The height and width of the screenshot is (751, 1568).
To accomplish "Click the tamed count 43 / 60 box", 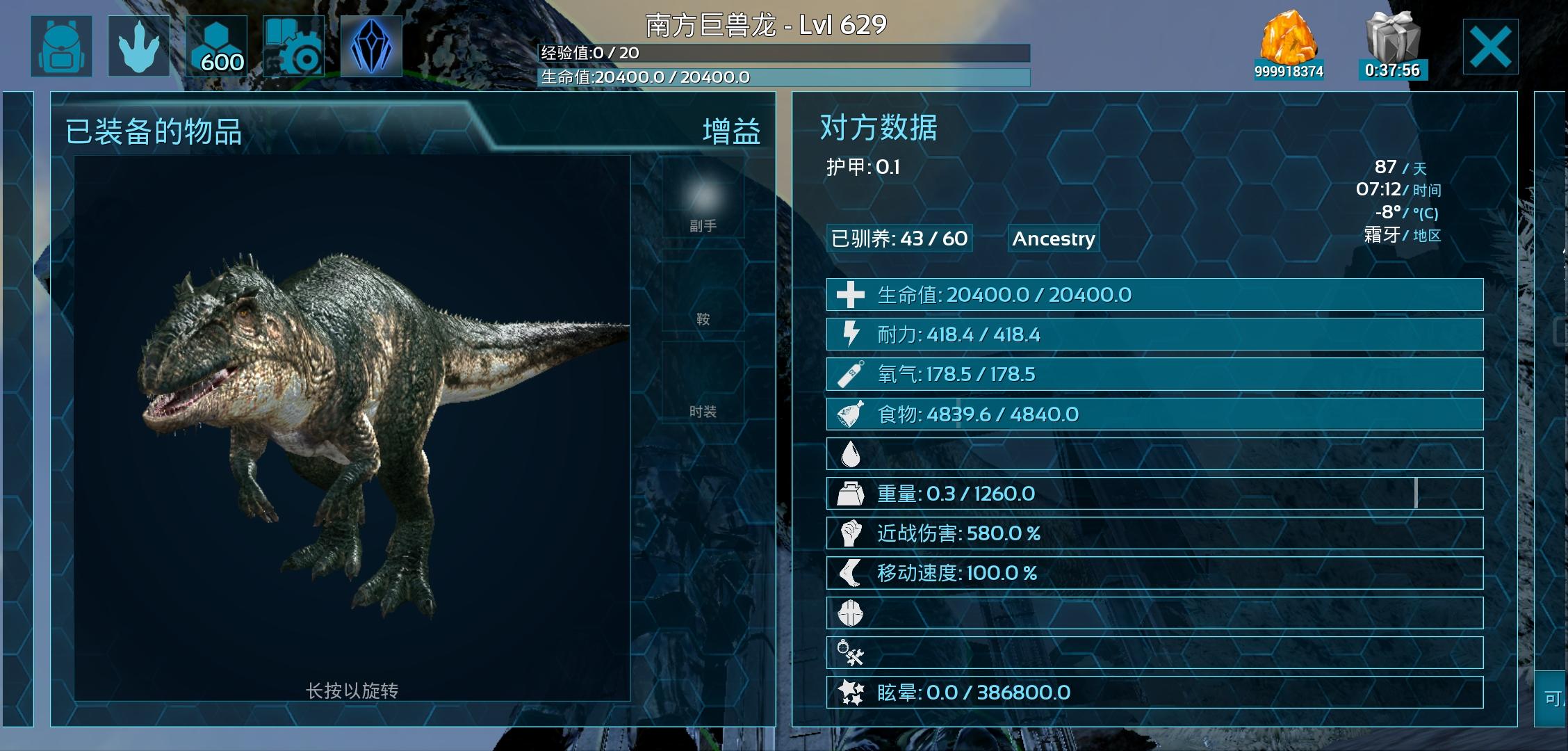I will coord(899,239).
